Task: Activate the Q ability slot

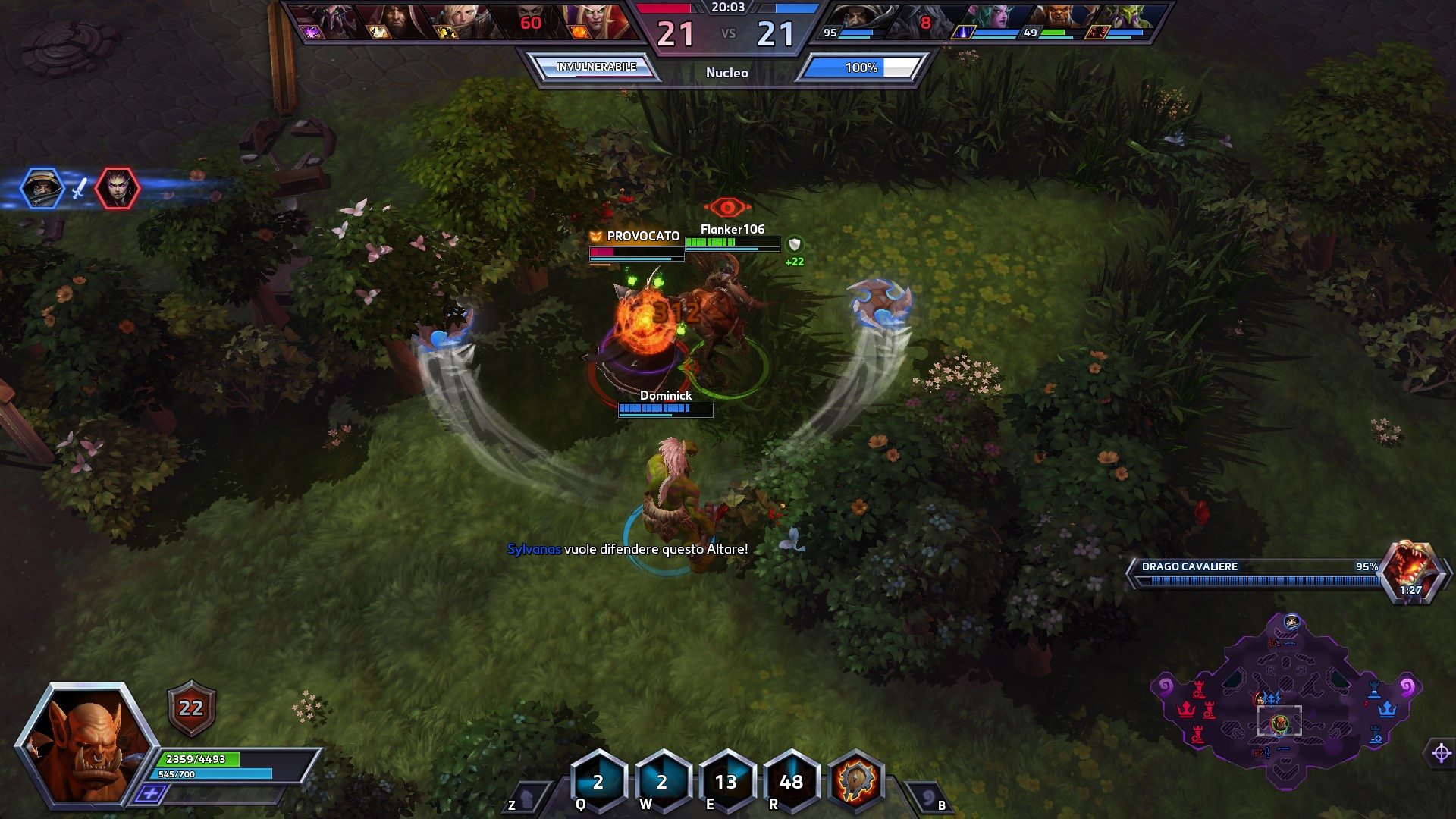Action: 598,781
